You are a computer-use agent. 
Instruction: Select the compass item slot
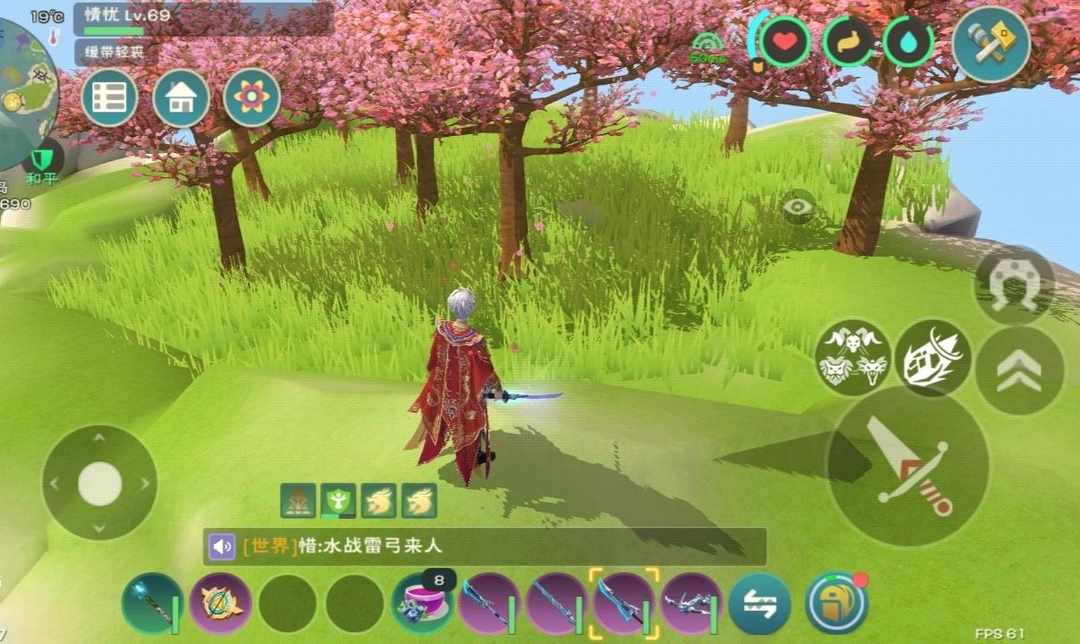click(220, 603)
